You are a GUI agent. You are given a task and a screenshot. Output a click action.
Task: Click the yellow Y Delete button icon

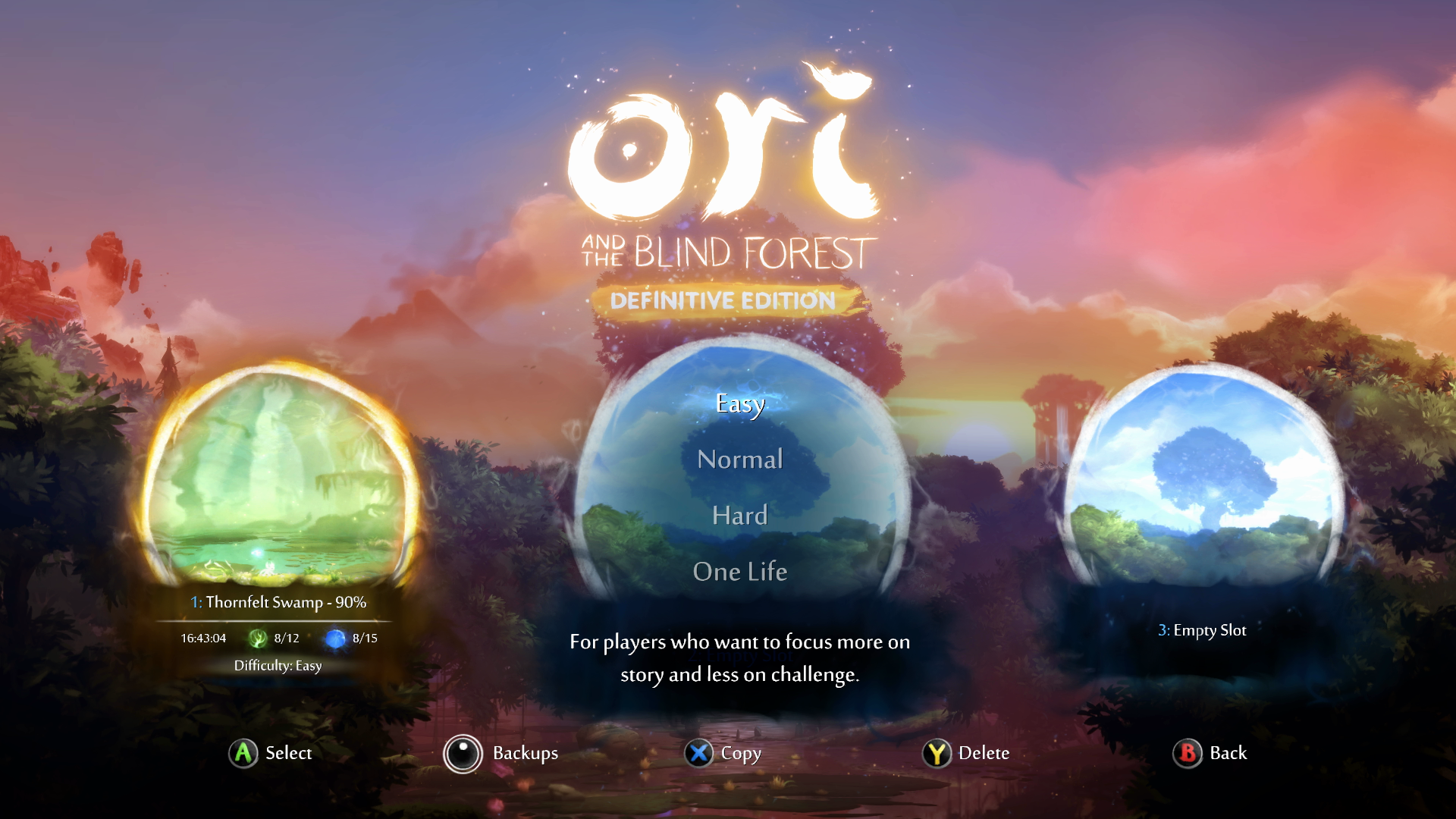tap(937, 754)
